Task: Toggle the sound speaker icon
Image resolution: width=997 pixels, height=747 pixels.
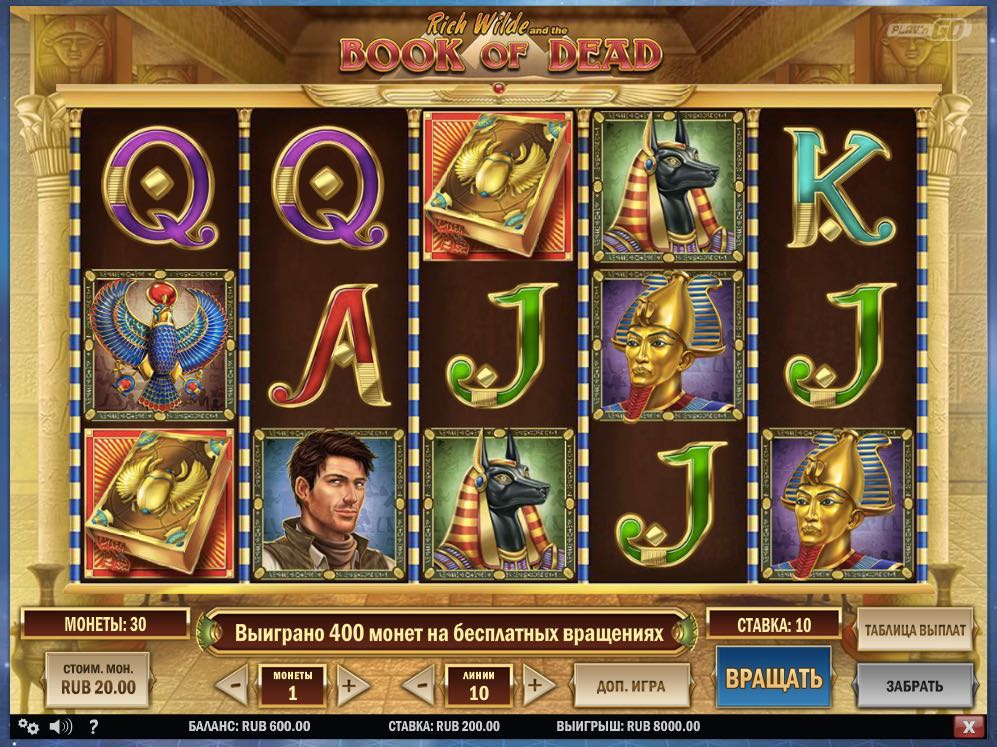Action: coord(60,726)
